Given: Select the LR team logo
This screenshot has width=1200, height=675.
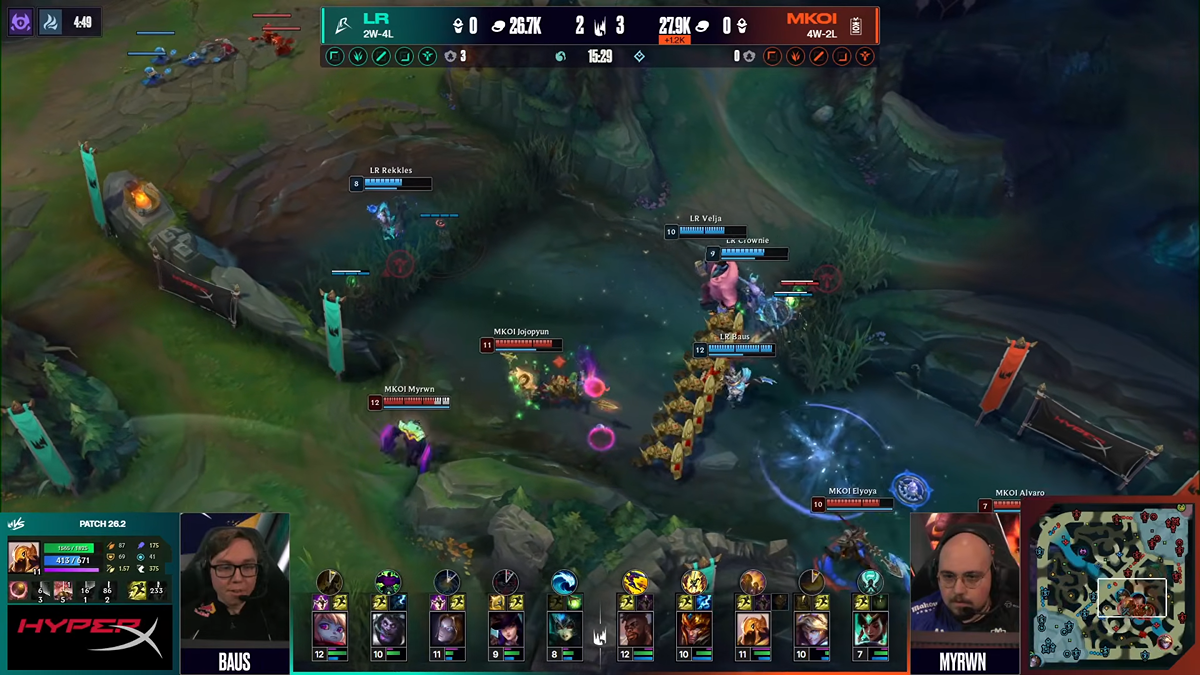Looking at the screenshot, I should (x=342, y=23).
